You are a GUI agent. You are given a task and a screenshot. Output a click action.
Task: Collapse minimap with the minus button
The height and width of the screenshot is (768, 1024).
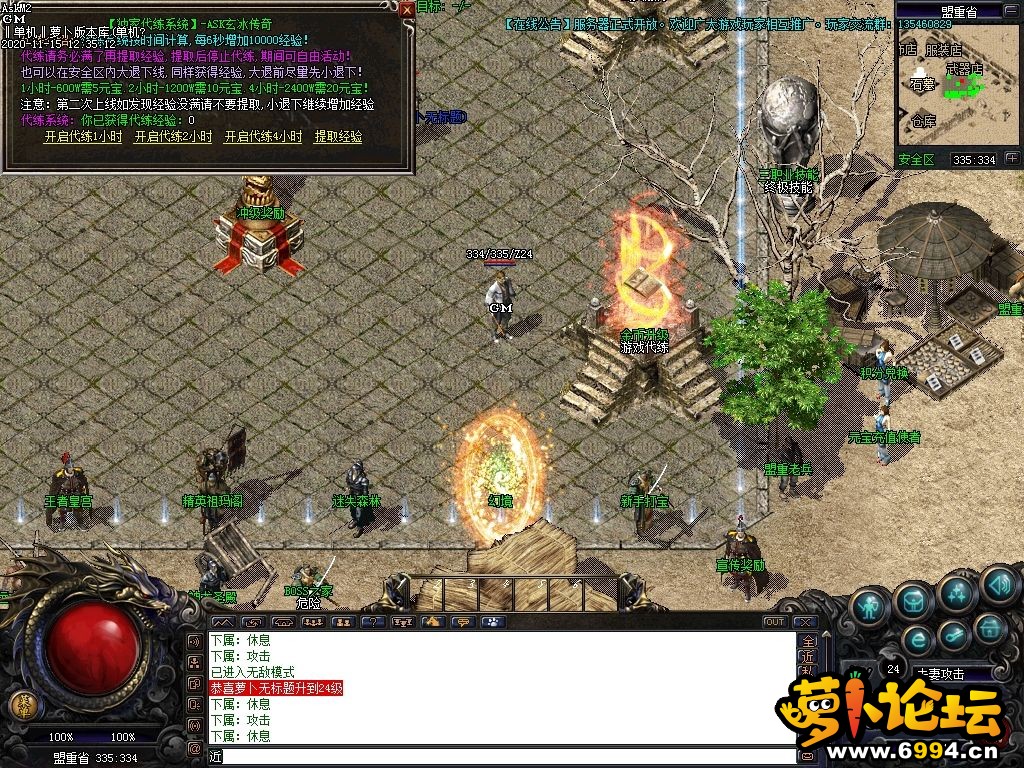coord(1012,12)
